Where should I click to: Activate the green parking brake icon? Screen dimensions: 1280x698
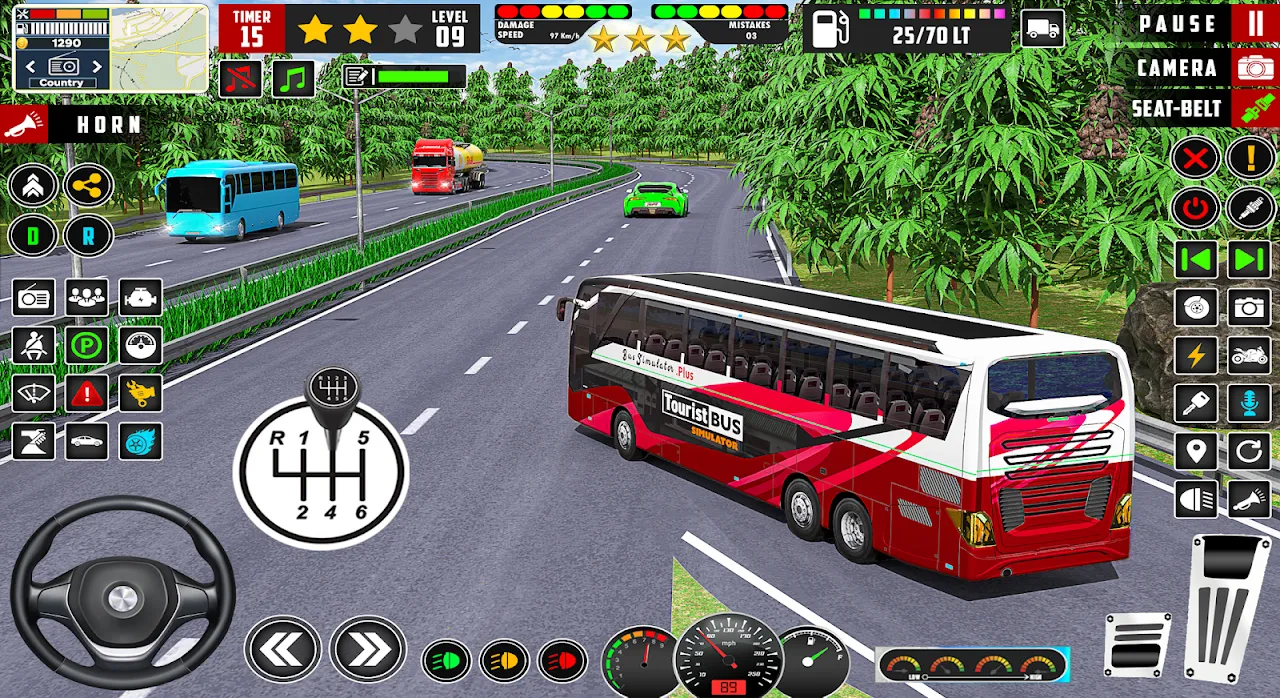87,345
